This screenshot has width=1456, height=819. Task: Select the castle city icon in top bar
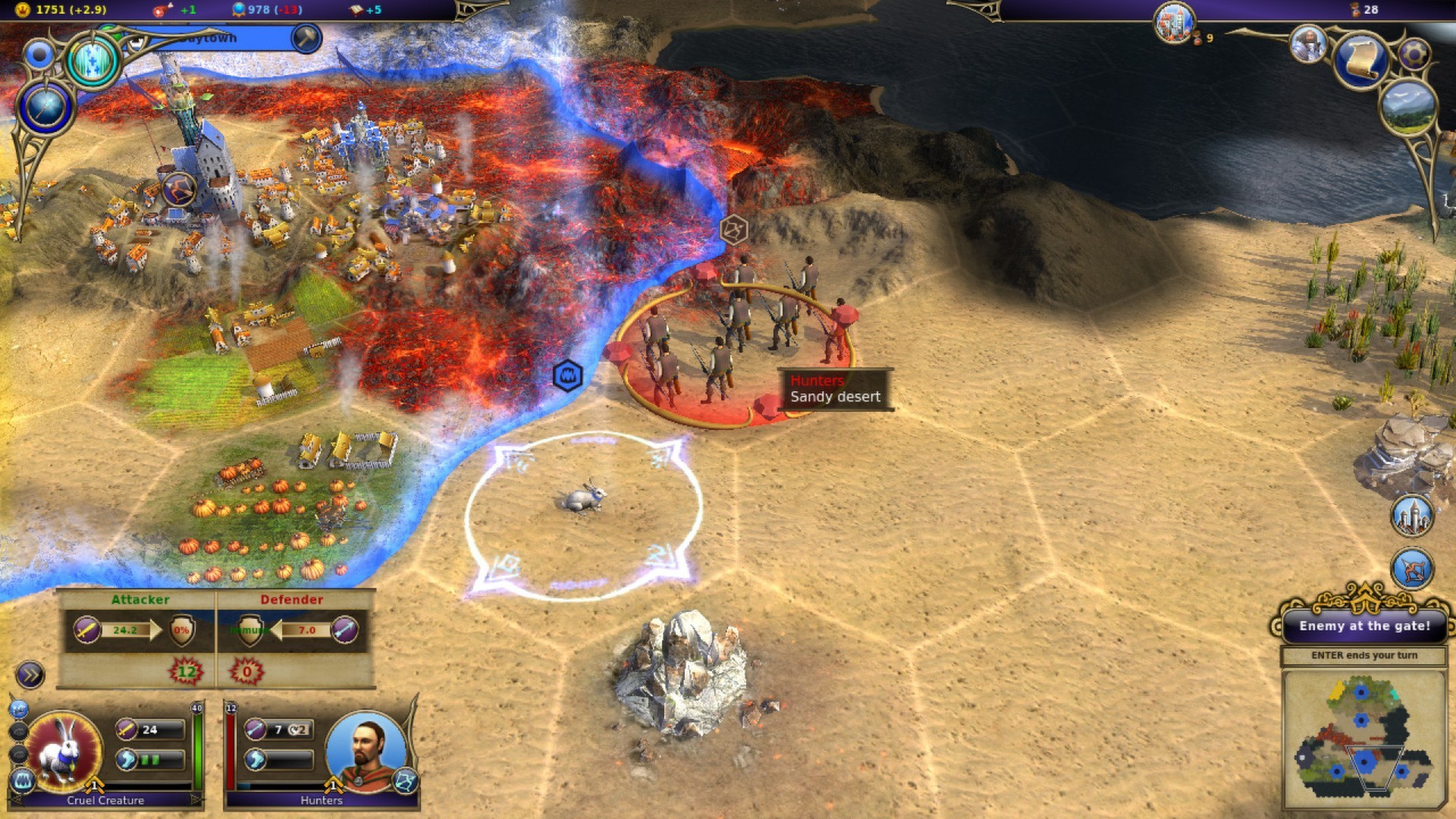pos(1175,23)
